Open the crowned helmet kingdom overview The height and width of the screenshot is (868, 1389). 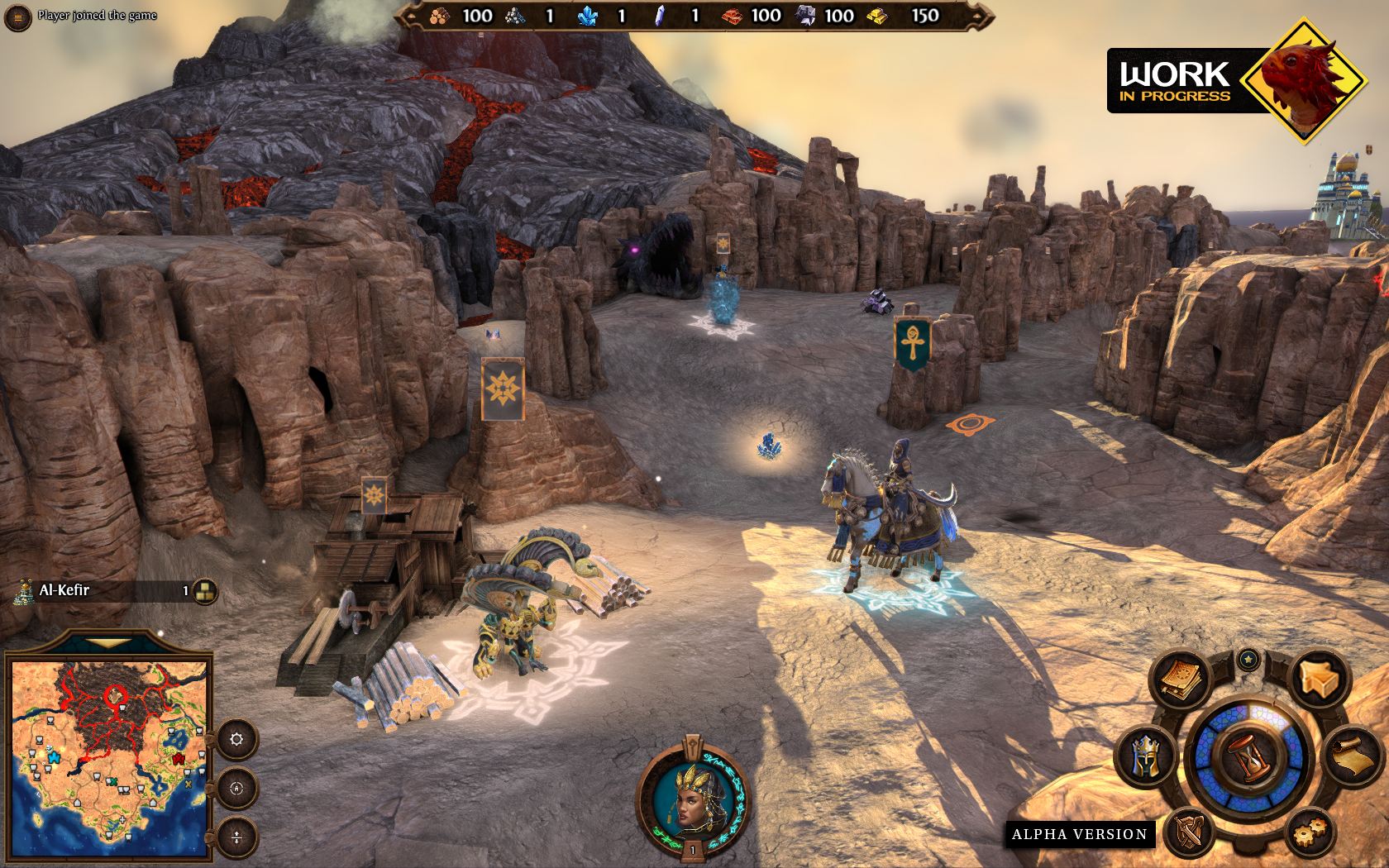(1144, 756)
